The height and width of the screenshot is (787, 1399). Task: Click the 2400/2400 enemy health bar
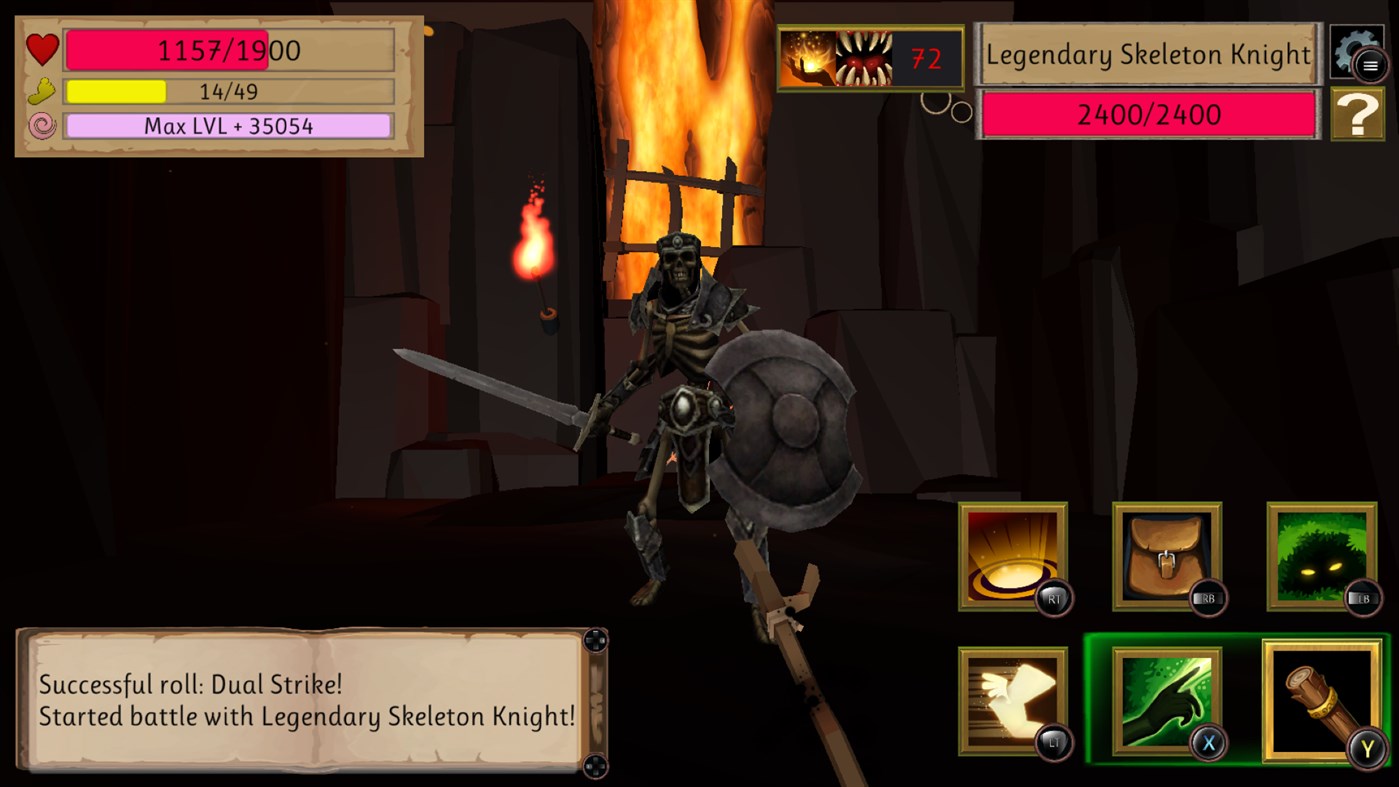click(x=1147, y=114)
